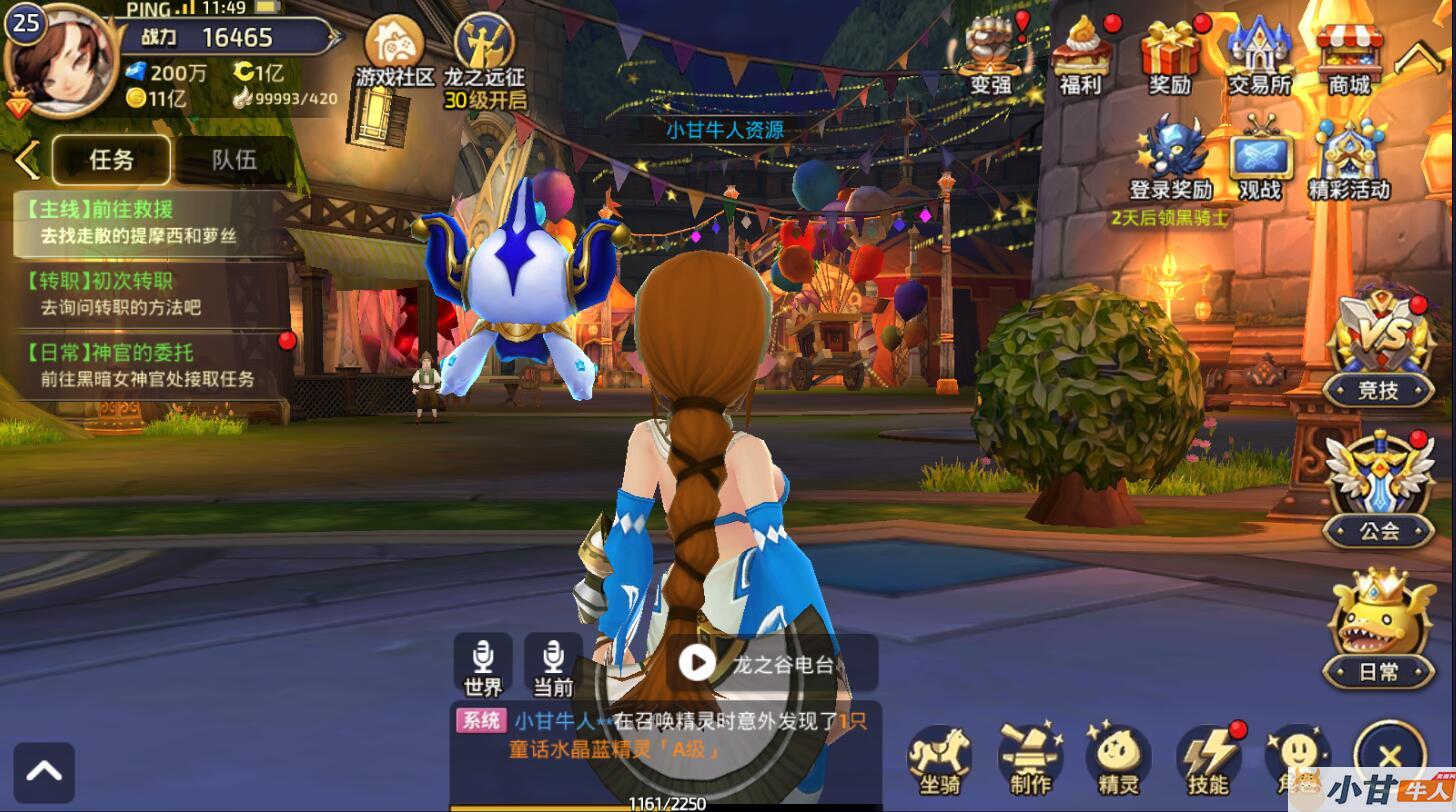Open the 观战 spectate screen
Viewport: 1456px width, 812px height.
pyautogui.click(x=1260, y=160)
